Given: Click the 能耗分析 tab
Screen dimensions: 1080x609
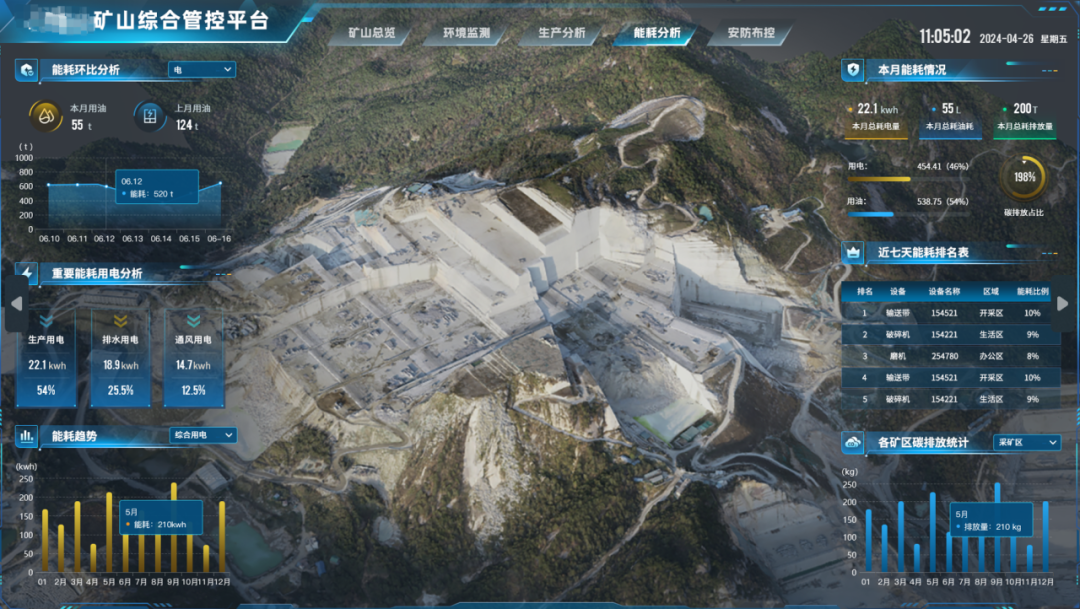Looking at the screenshot, I should [657, 33].
